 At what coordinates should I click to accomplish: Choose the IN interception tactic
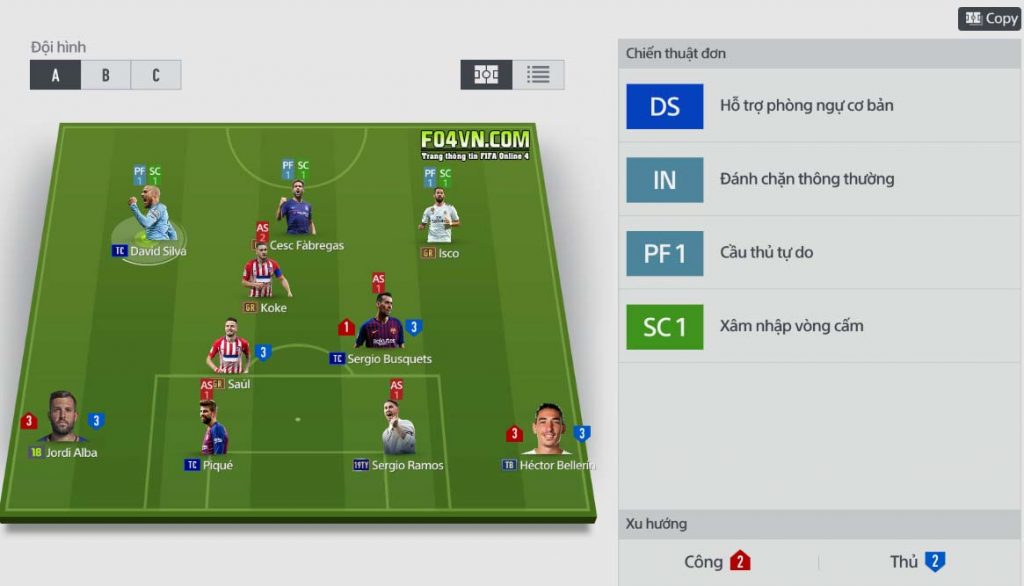[664, 180]
